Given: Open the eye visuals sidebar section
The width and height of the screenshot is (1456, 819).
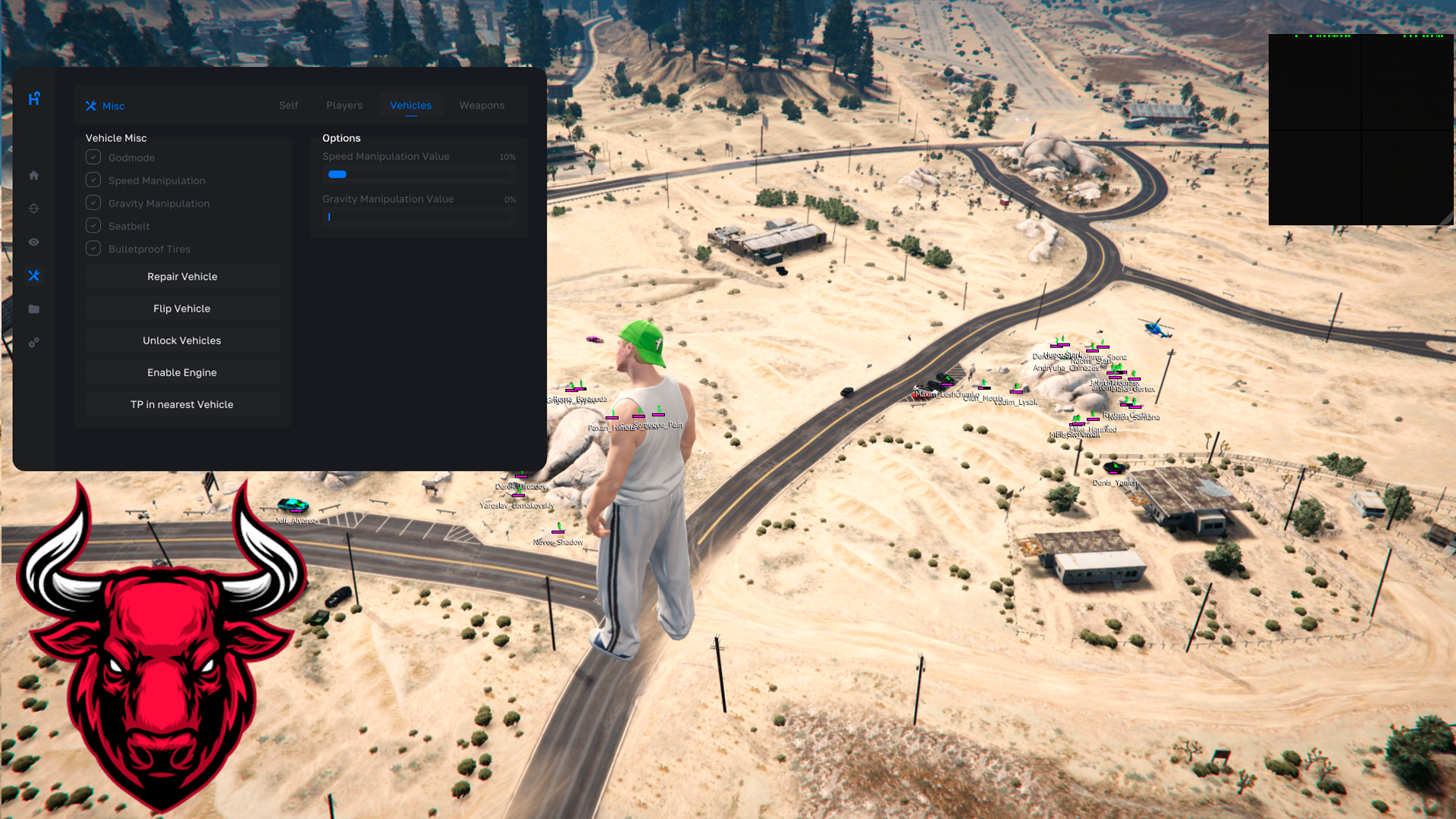Looking at the screenshot, I should 34,242.
